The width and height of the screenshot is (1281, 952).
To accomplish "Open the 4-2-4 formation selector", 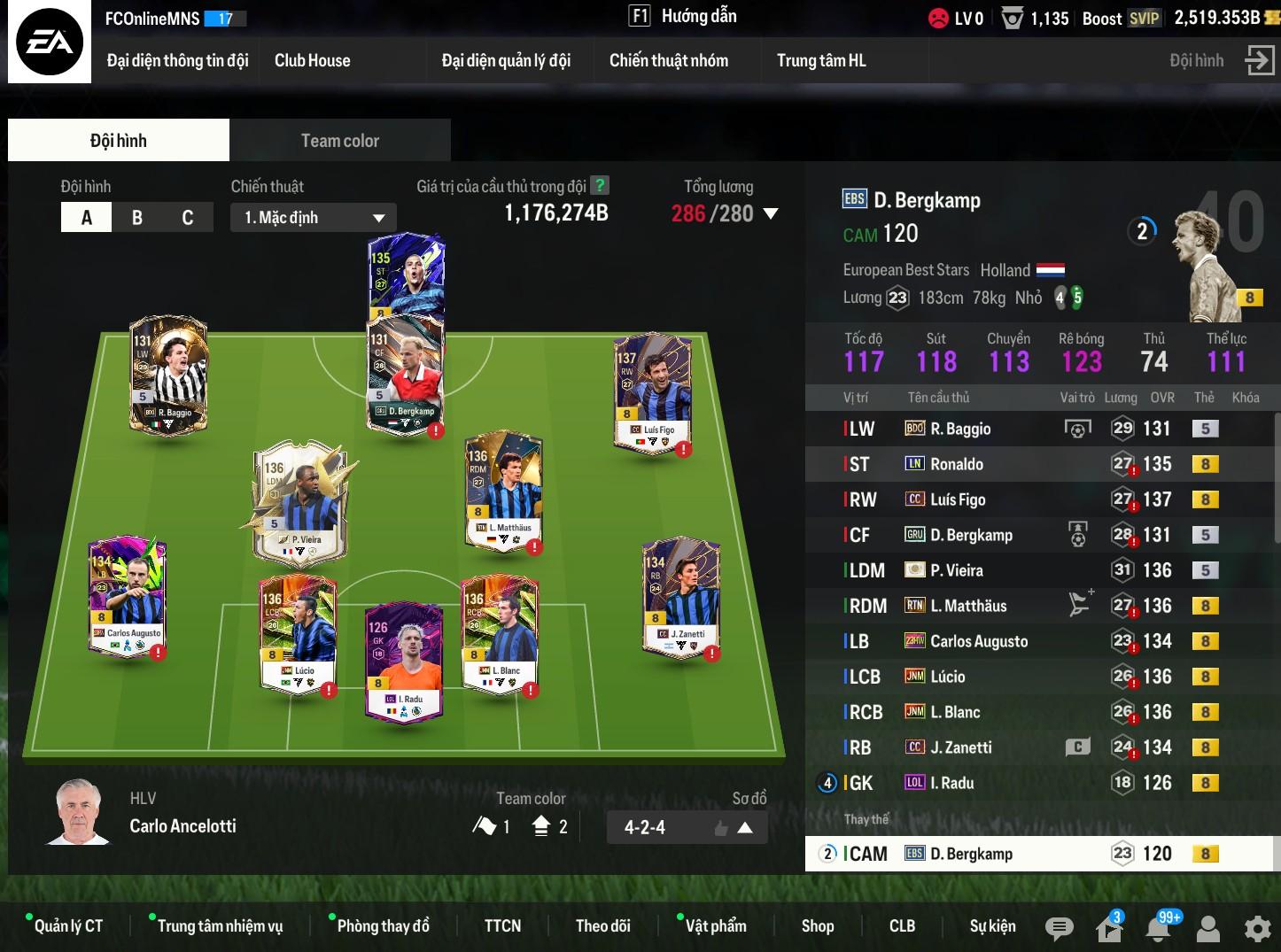I will (x=687, y=828).
